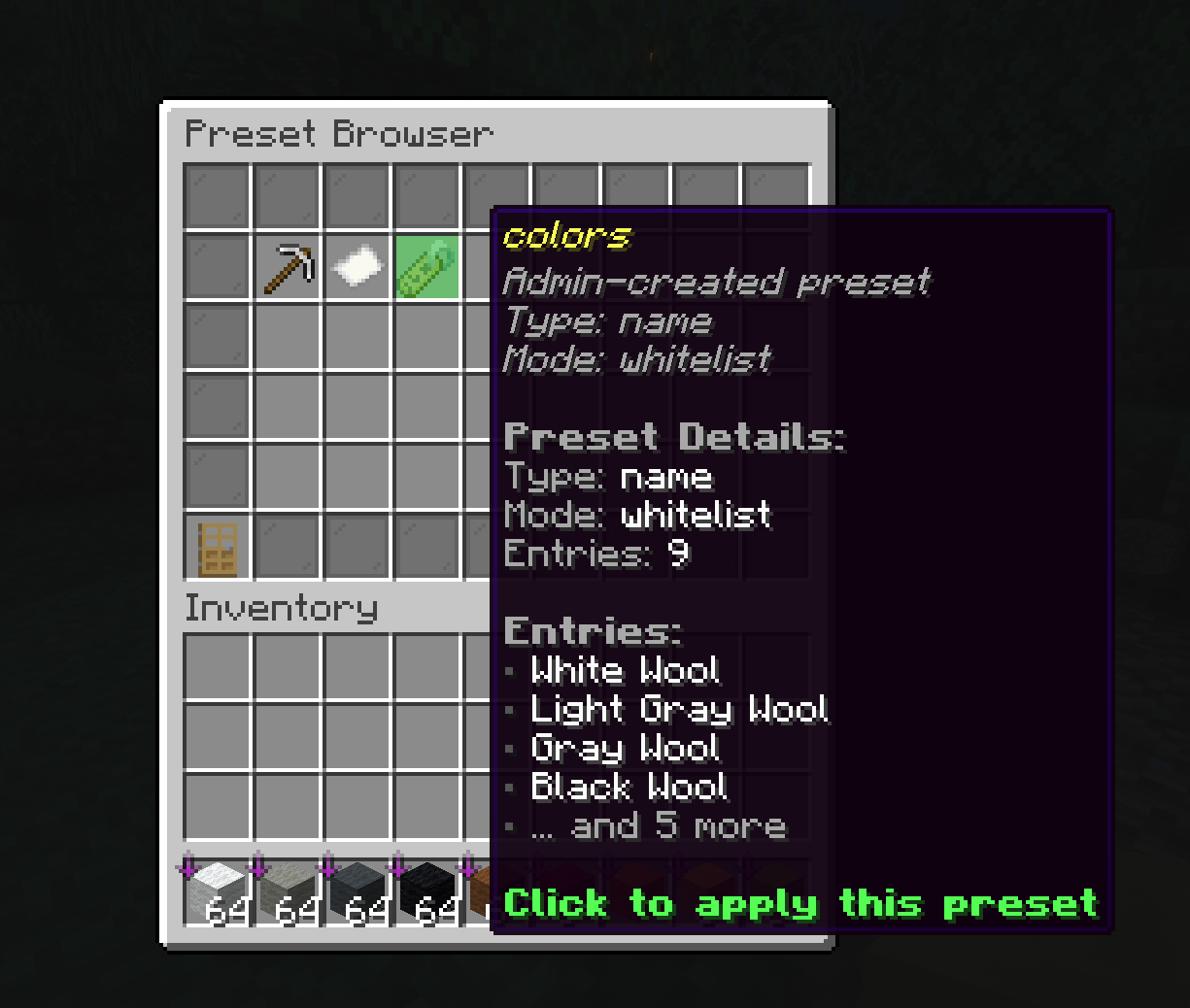Select the white wool stack
Image resolution: width=1190 pixels, height=1008 pixels.
(x=218, y=891)
